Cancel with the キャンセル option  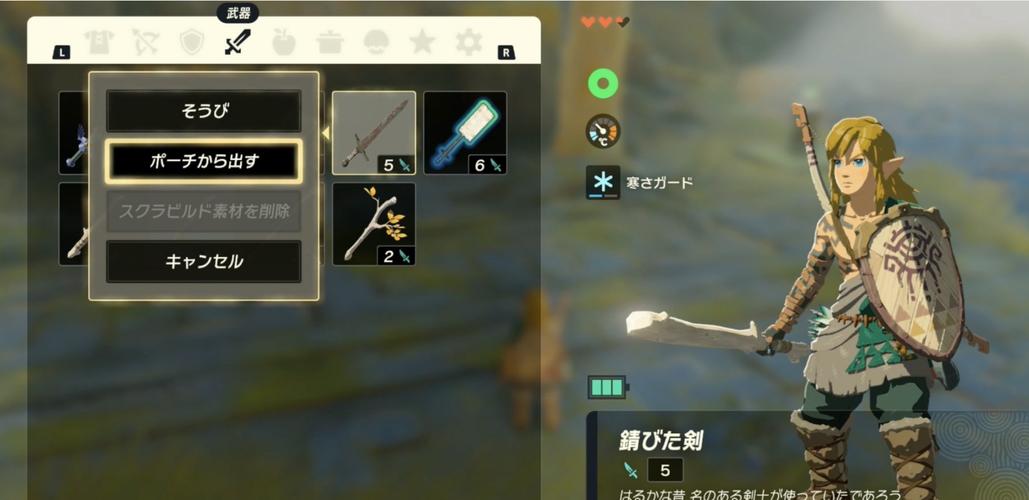pyautogui.click(x=203, y=261)
